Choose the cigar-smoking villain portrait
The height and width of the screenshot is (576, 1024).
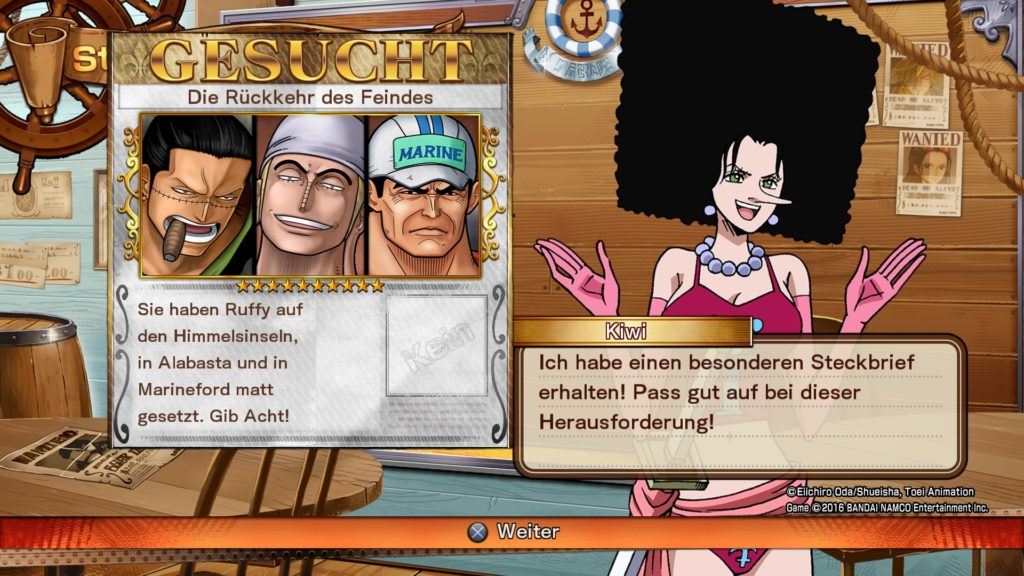tap(197, 195)
